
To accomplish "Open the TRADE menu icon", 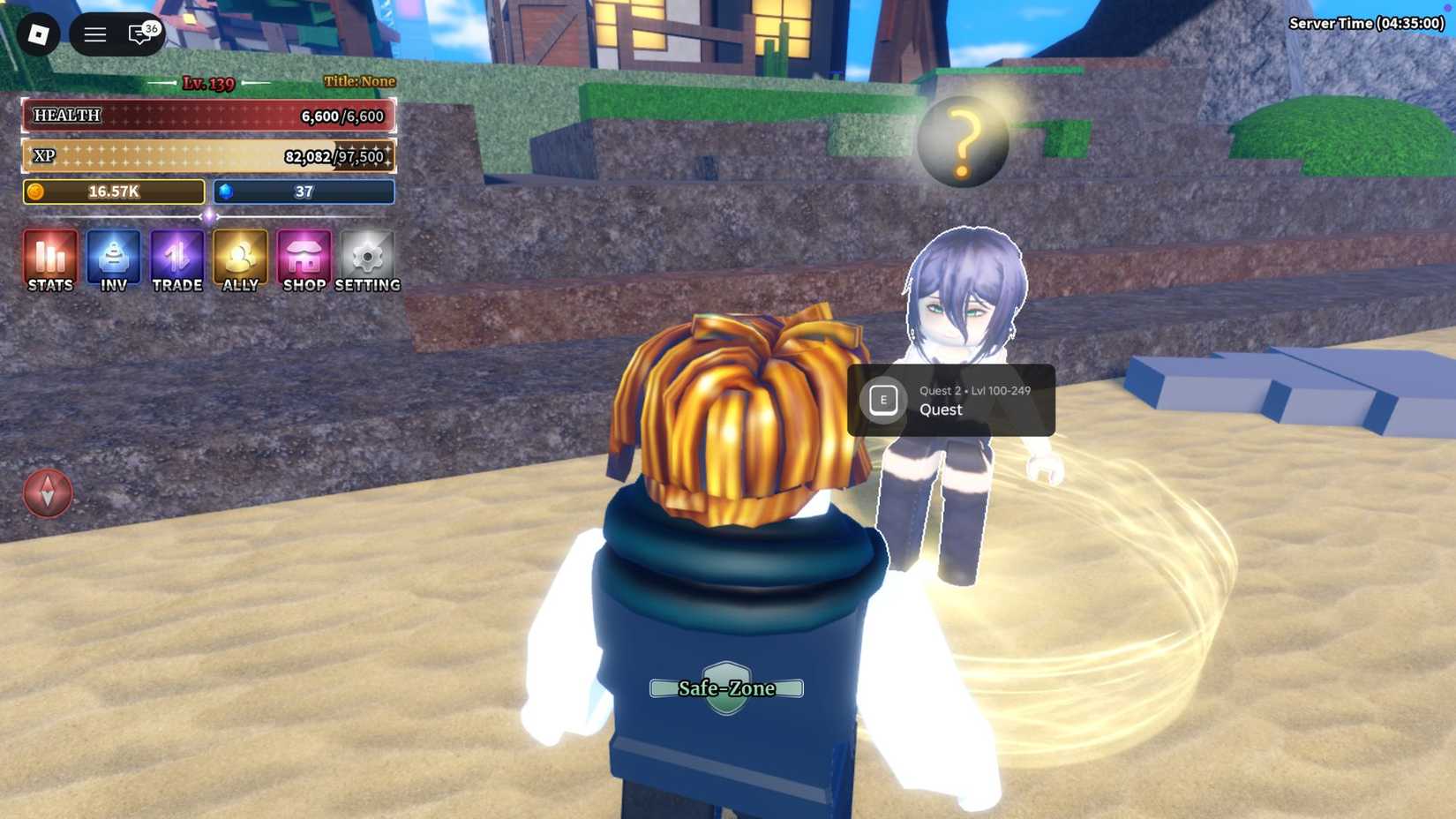I will [x=176, y=260].
